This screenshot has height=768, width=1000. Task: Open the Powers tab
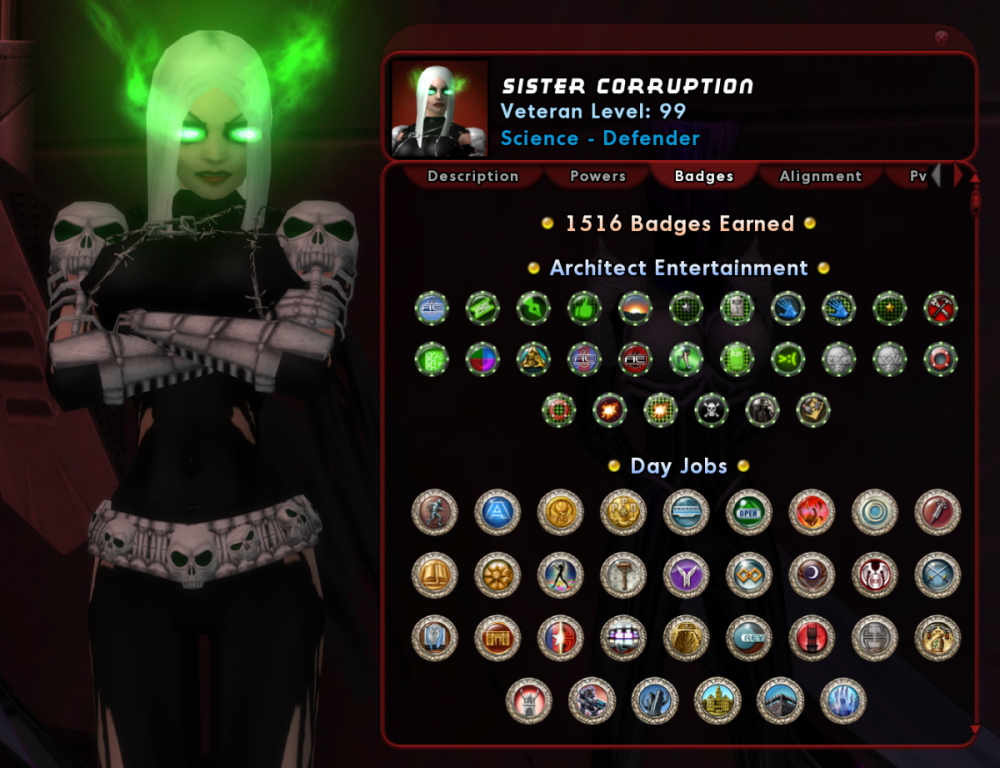(x=598, y=176)
